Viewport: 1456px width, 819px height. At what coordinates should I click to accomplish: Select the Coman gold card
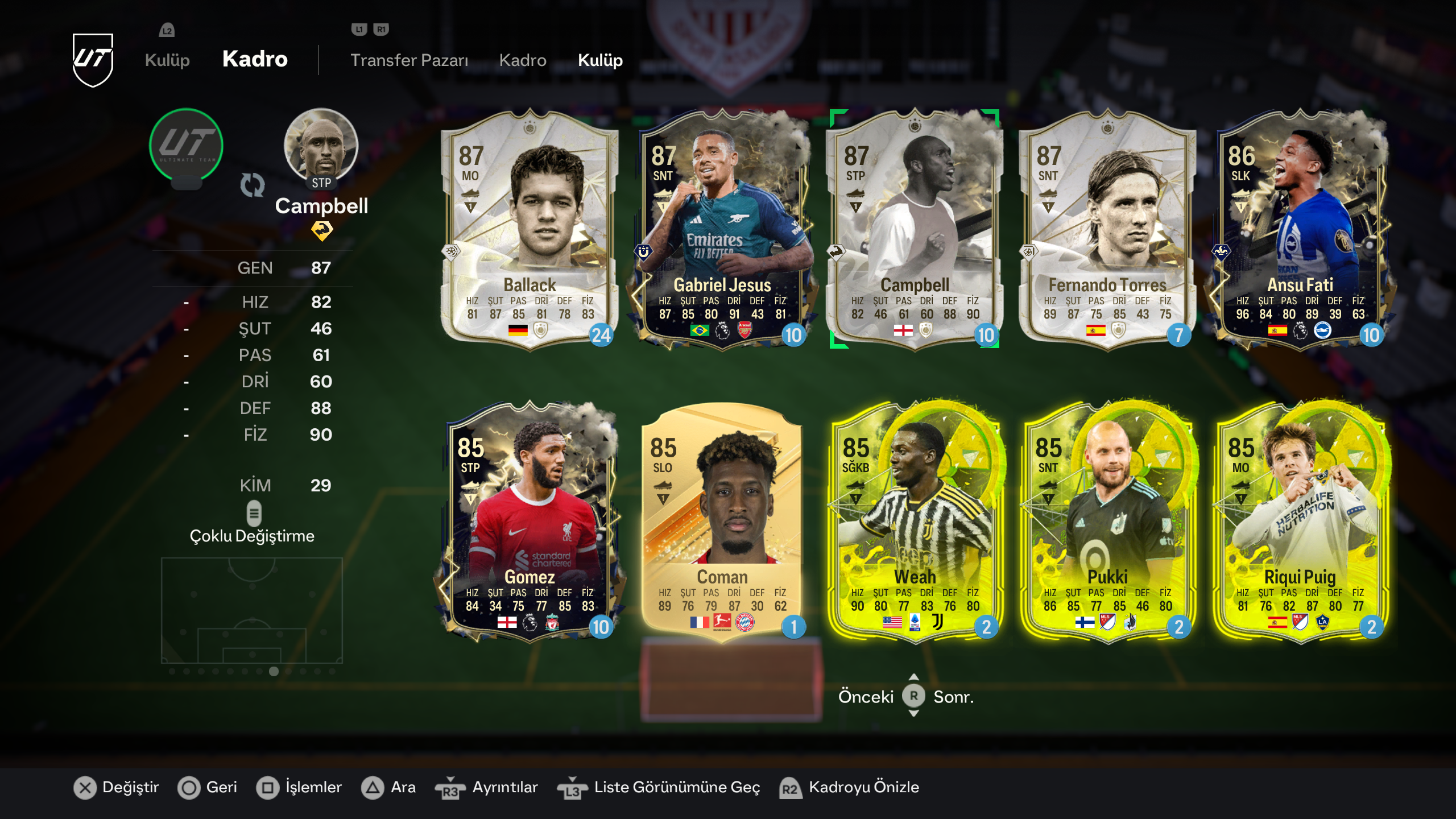click(722, 520)
